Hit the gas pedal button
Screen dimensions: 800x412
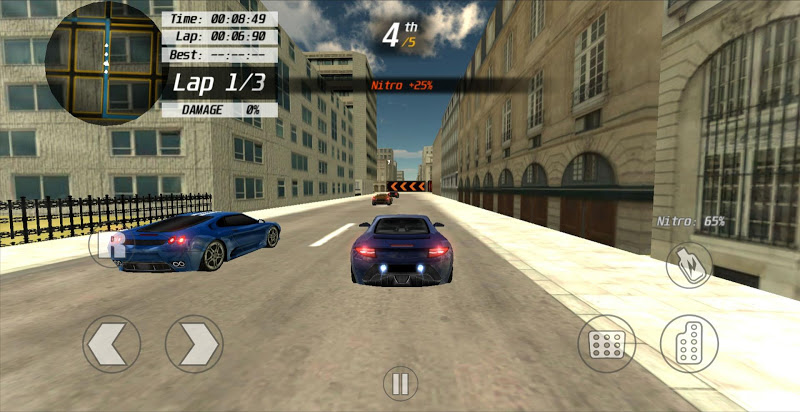[x=689, y=344]
